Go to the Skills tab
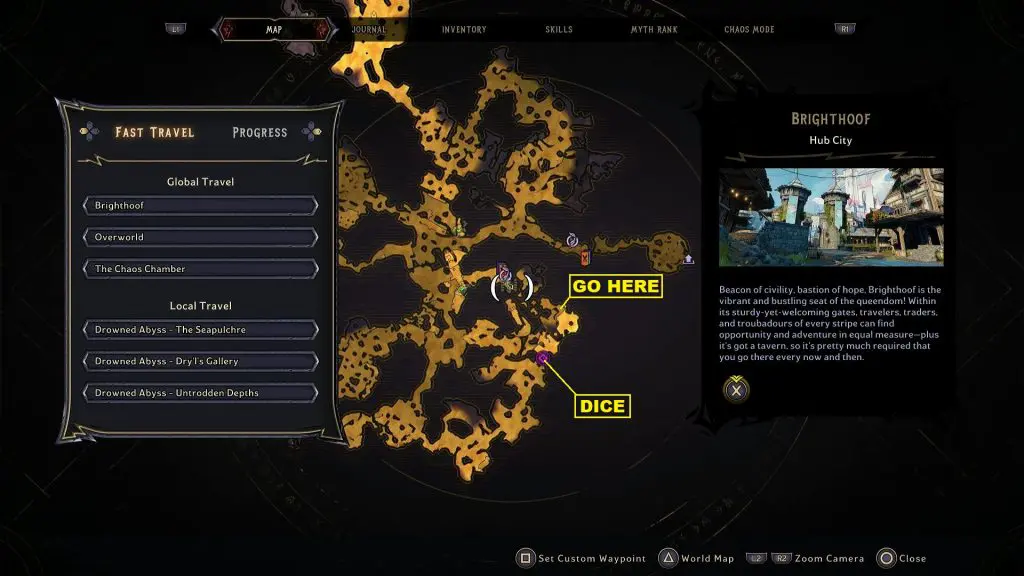 [x=559, y=29]
